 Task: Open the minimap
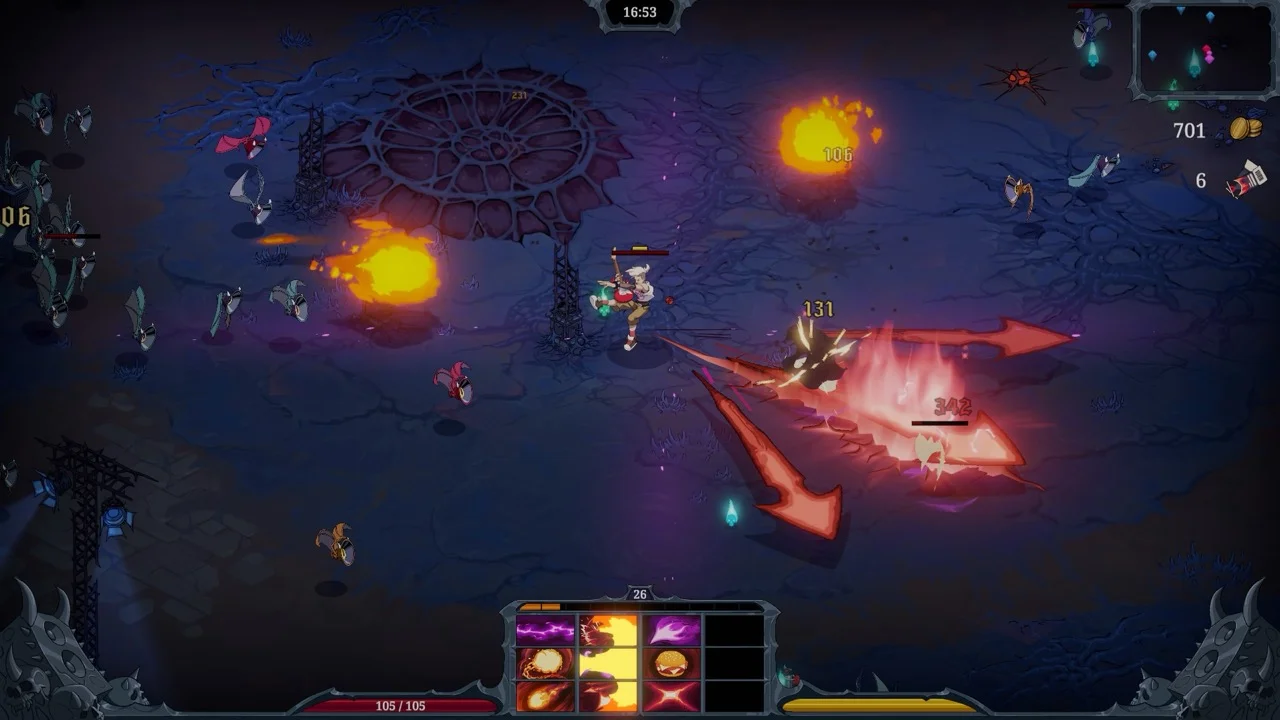point(1200,50)
